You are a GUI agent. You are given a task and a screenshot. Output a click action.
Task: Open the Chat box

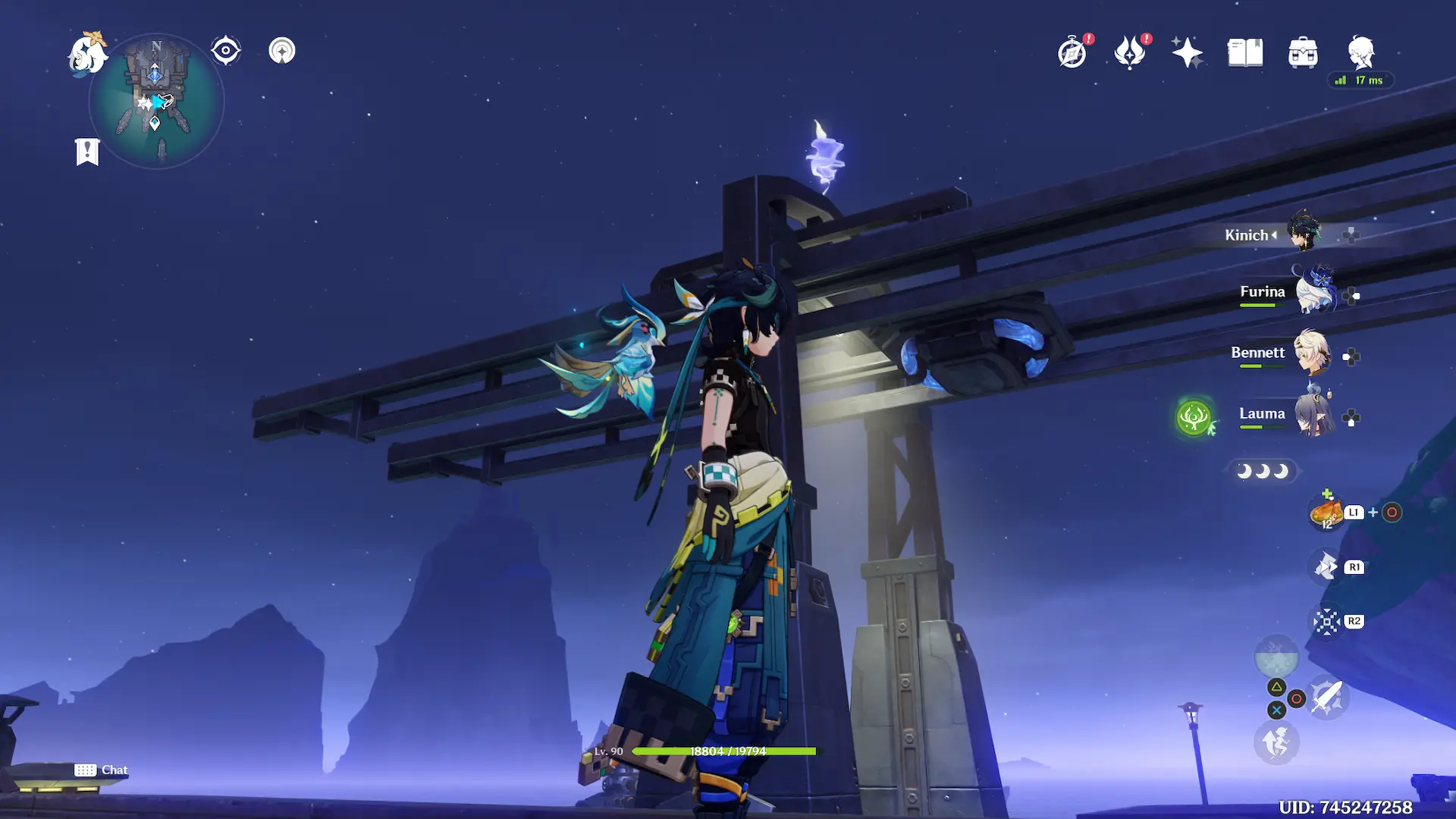click(102, 770)
